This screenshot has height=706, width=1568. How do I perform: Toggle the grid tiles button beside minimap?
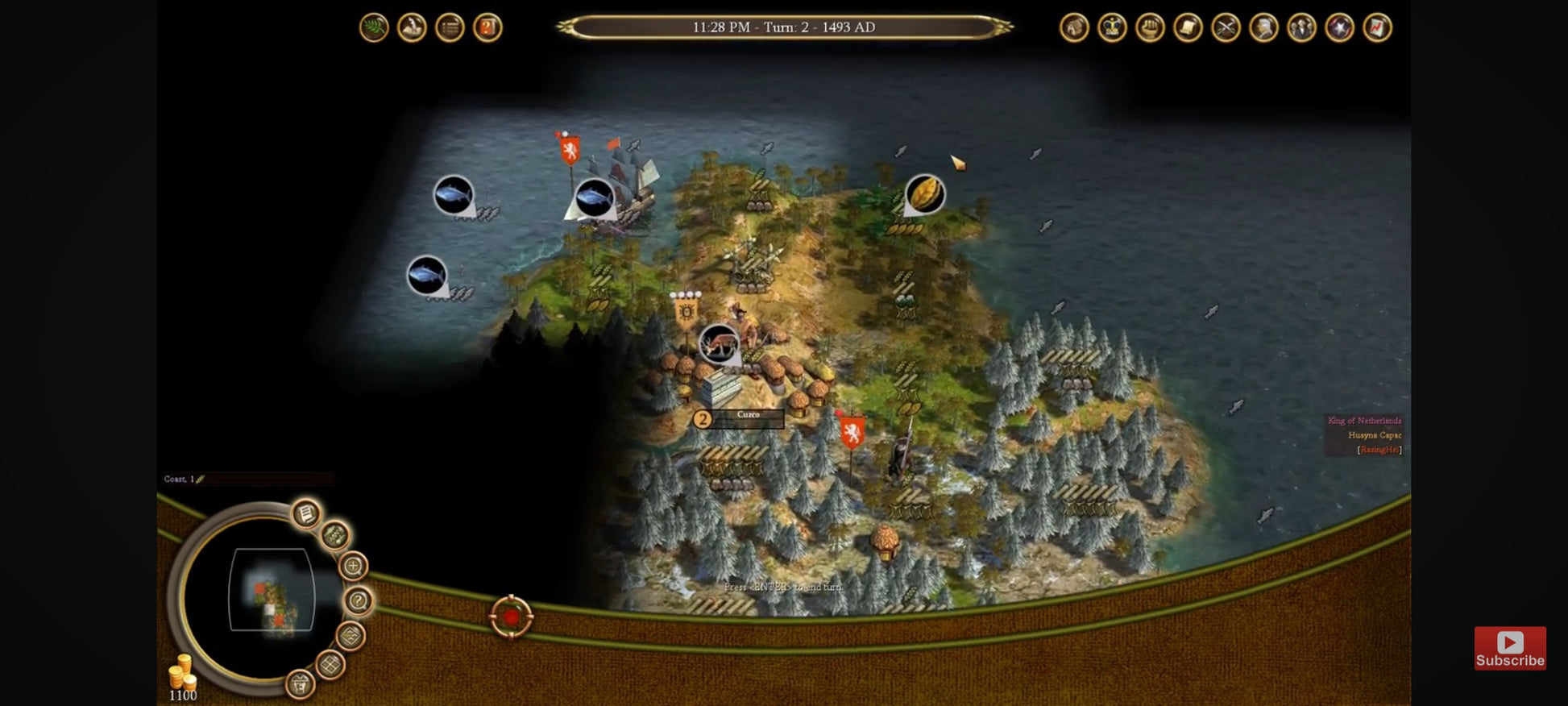pyautogui.click(x=330, y=665)
